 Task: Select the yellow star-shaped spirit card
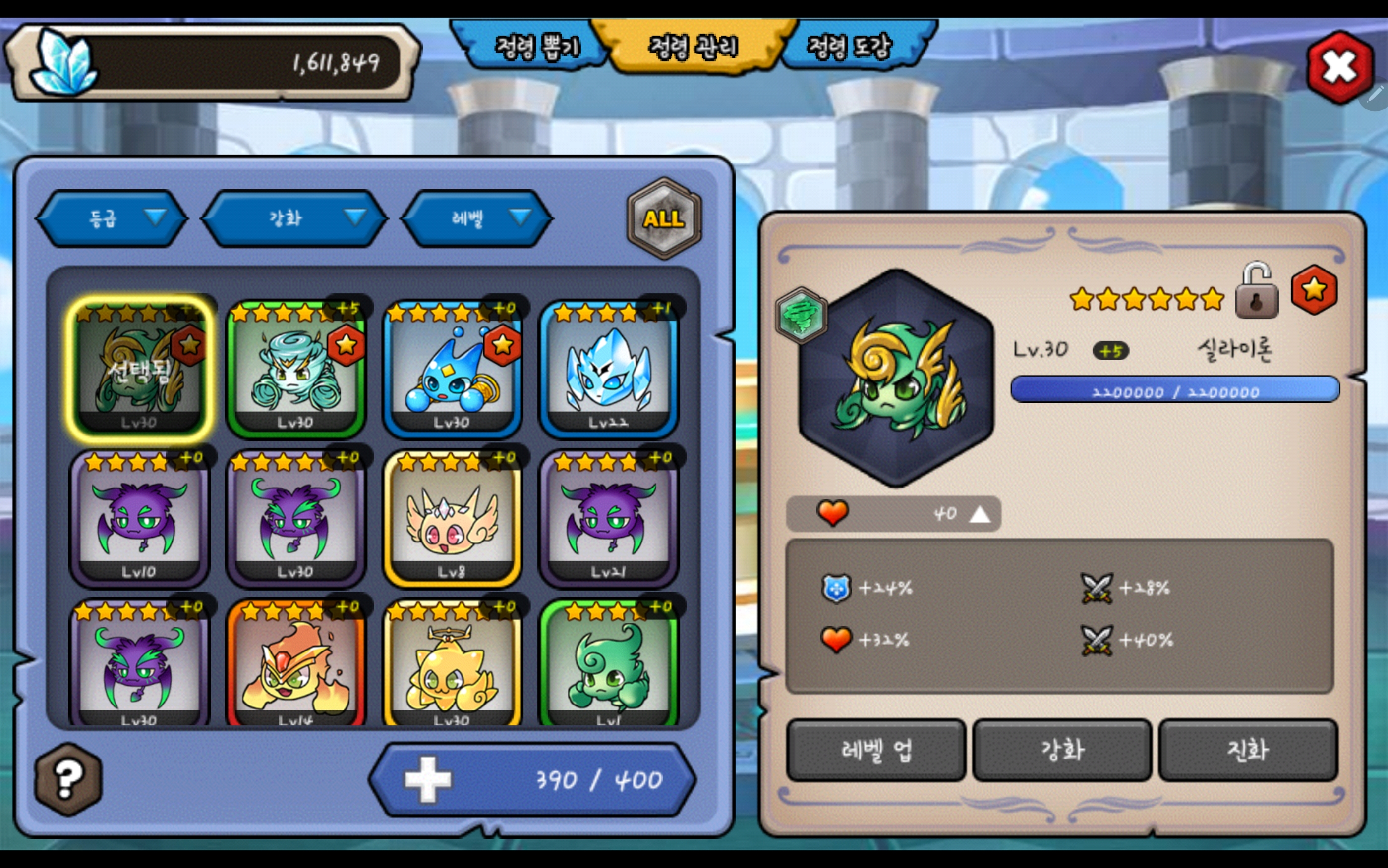pyautogui.click(x=452, y=666)
